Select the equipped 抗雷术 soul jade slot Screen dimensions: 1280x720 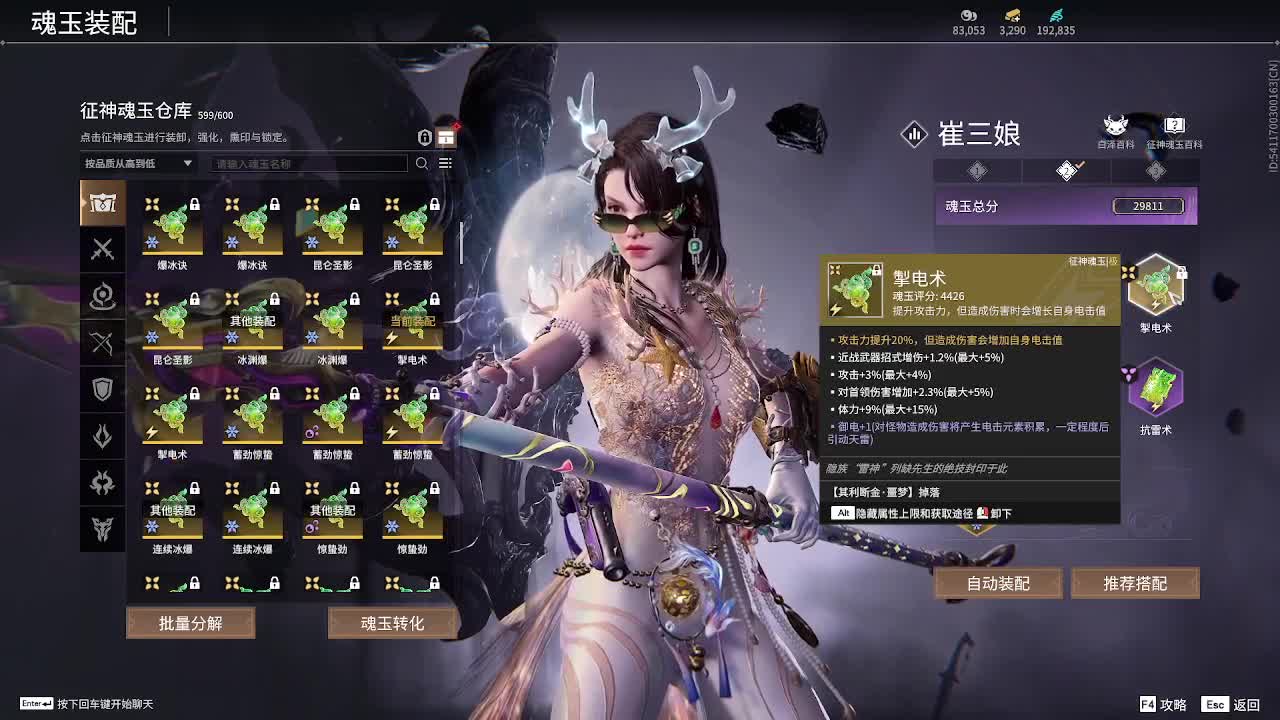(1155, 388)
